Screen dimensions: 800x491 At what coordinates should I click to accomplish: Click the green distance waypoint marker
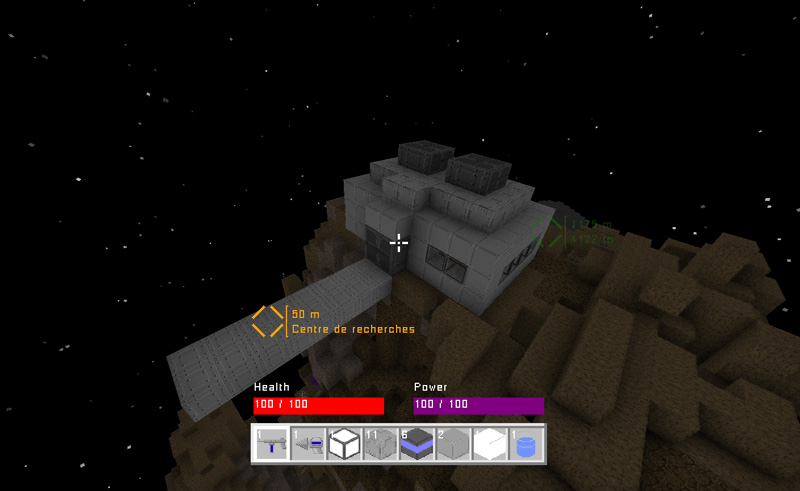click(x=547, y=232)
